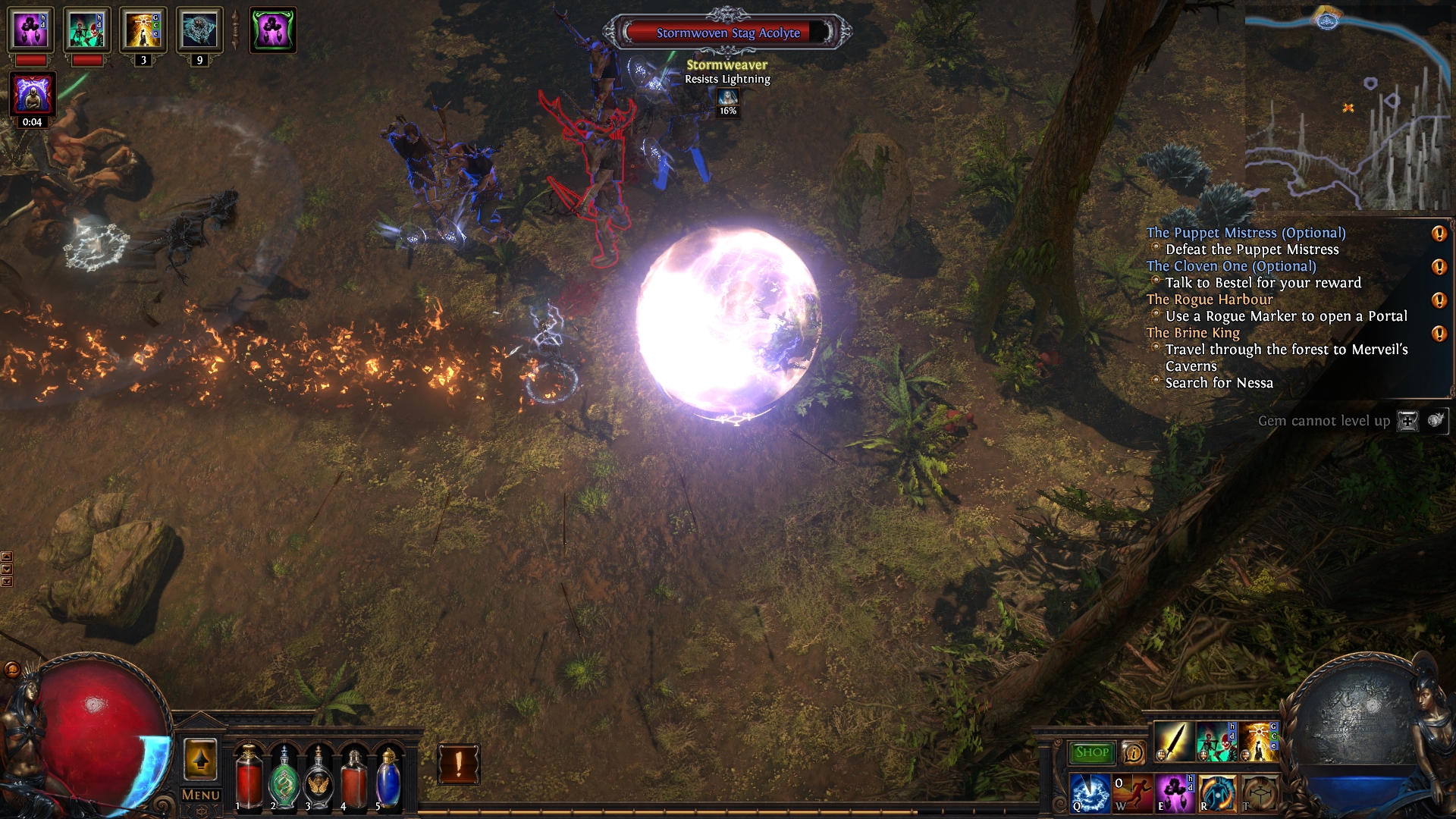Activate the blue body aura skill on R
This screenshot has height=819, width=1456.
1216,793
